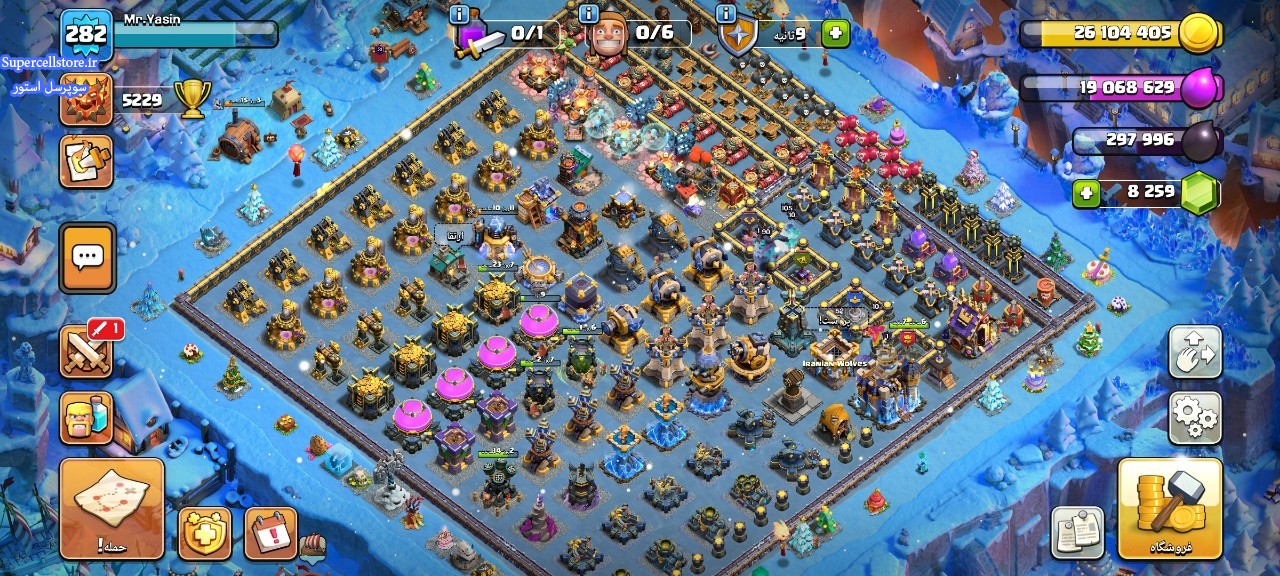The height and width of the screenshot is (576, 1280).
Task: Tap the Attack map button
Action: [112, 508]
